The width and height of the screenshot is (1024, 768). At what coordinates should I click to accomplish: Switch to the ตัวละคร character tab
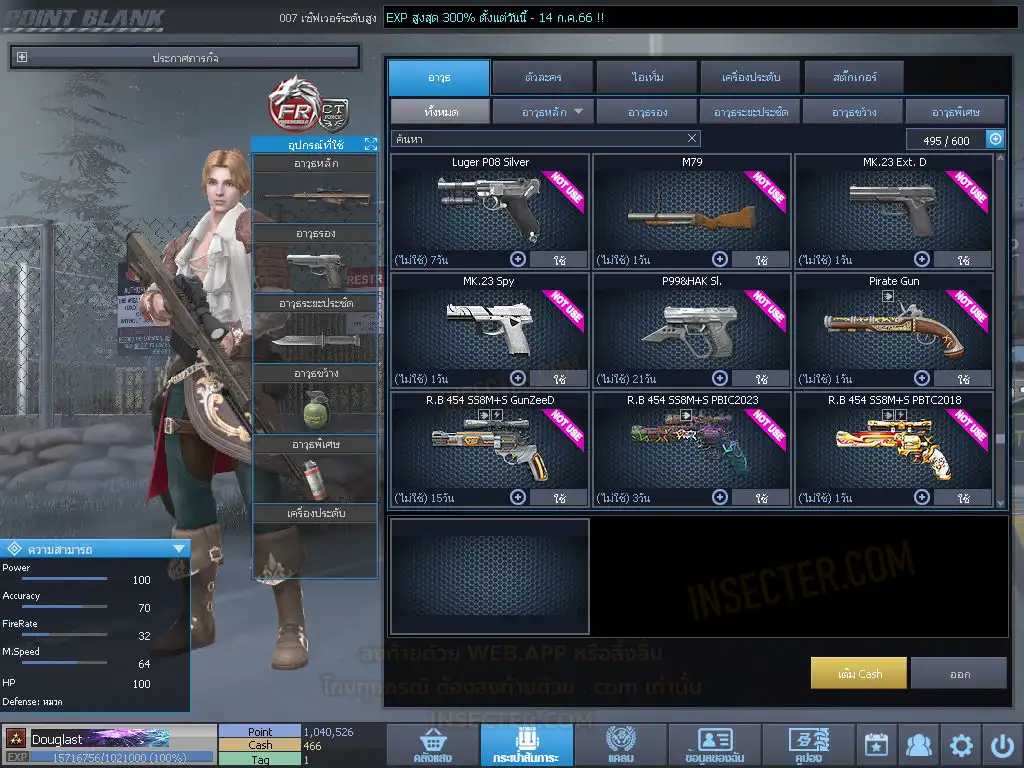pos(542,77)
